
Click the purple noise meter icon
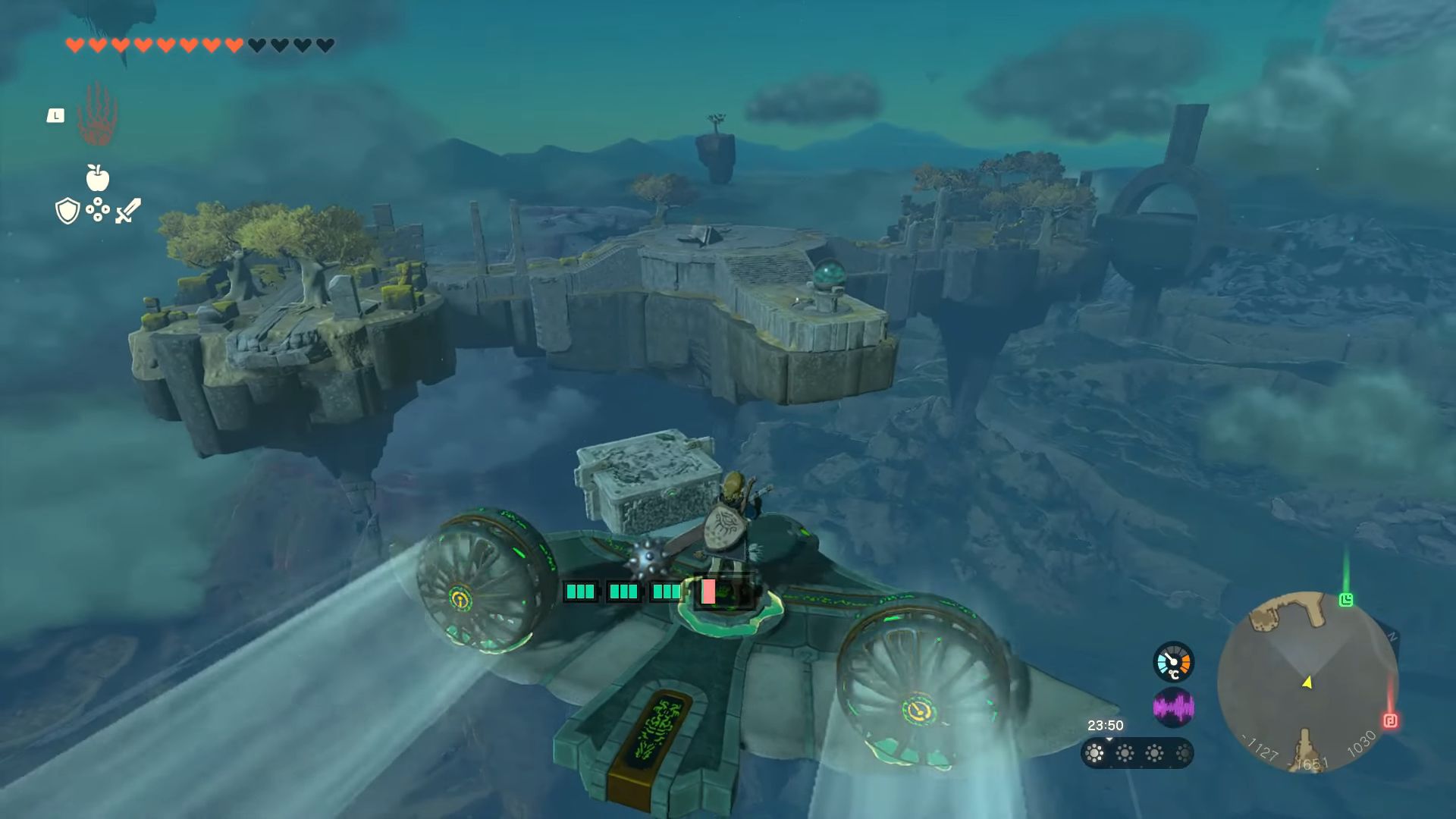1173,708
